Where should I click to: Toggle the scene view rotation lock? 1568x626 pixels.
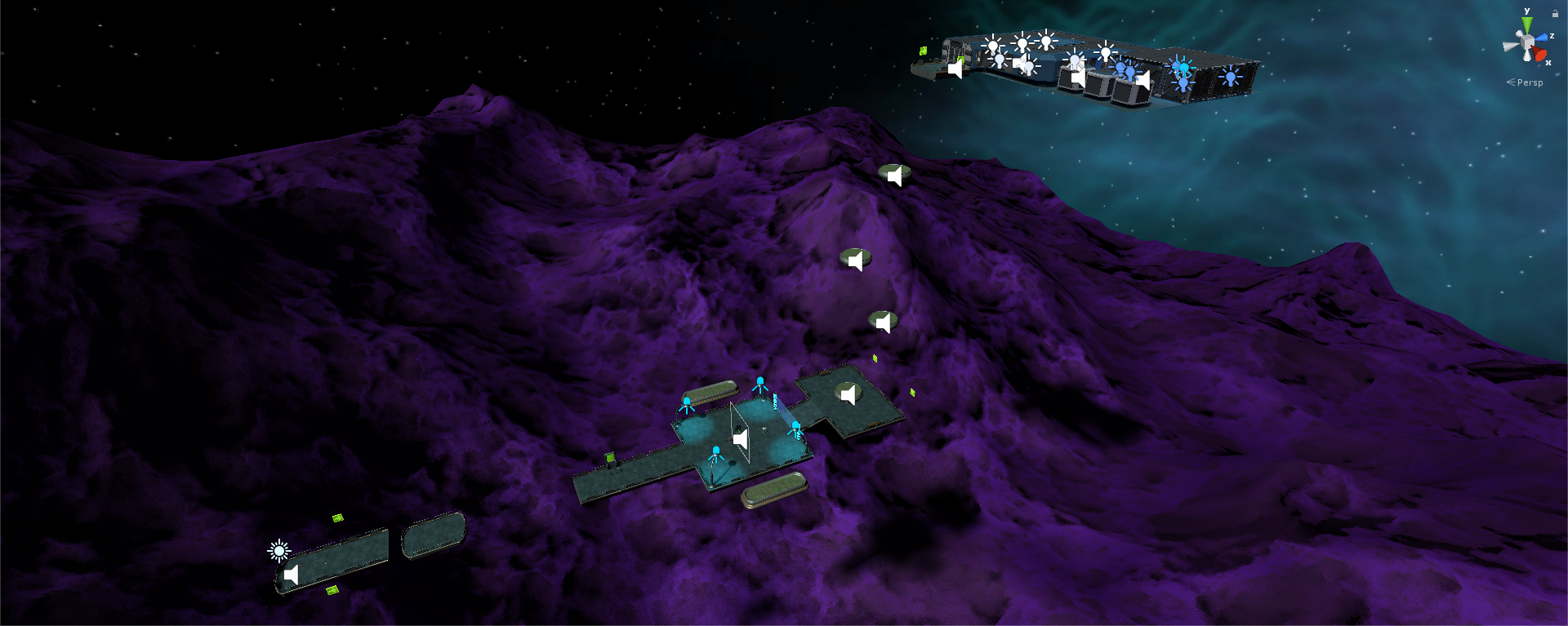click(1555, 13)
